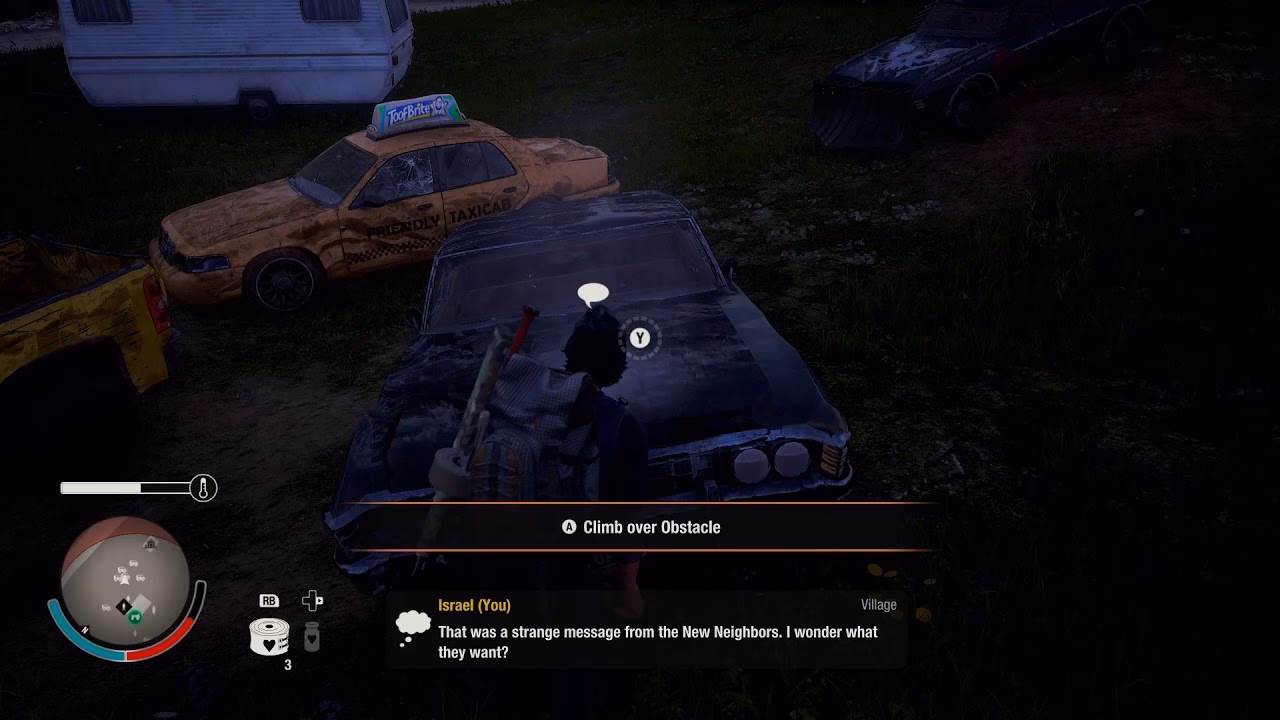Click the Y button interaction icon

639,338
